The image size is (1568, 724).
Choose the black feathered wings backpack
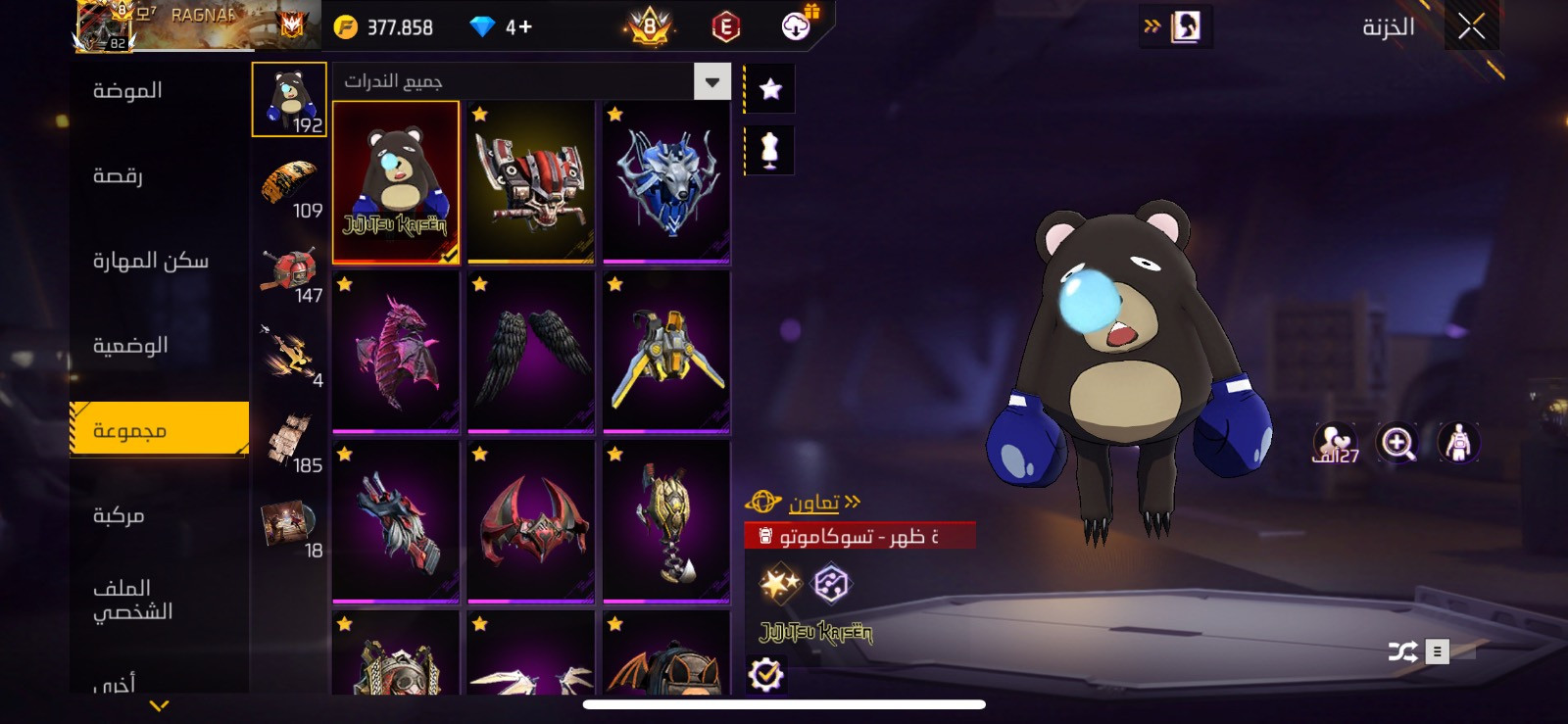[x=531, y=353]
